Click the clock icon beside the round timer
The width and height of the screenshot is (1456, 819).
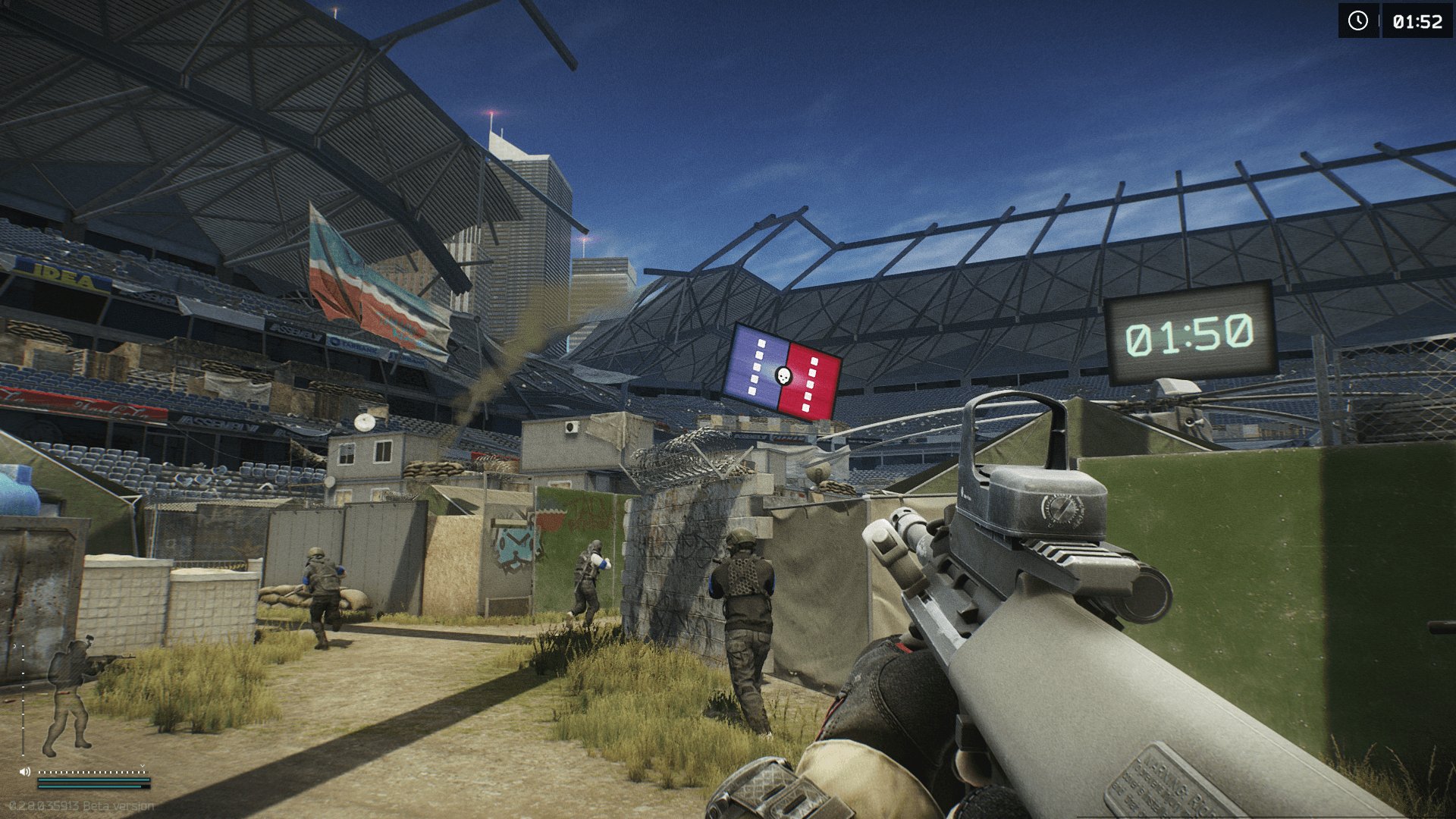click(1357, 20)
